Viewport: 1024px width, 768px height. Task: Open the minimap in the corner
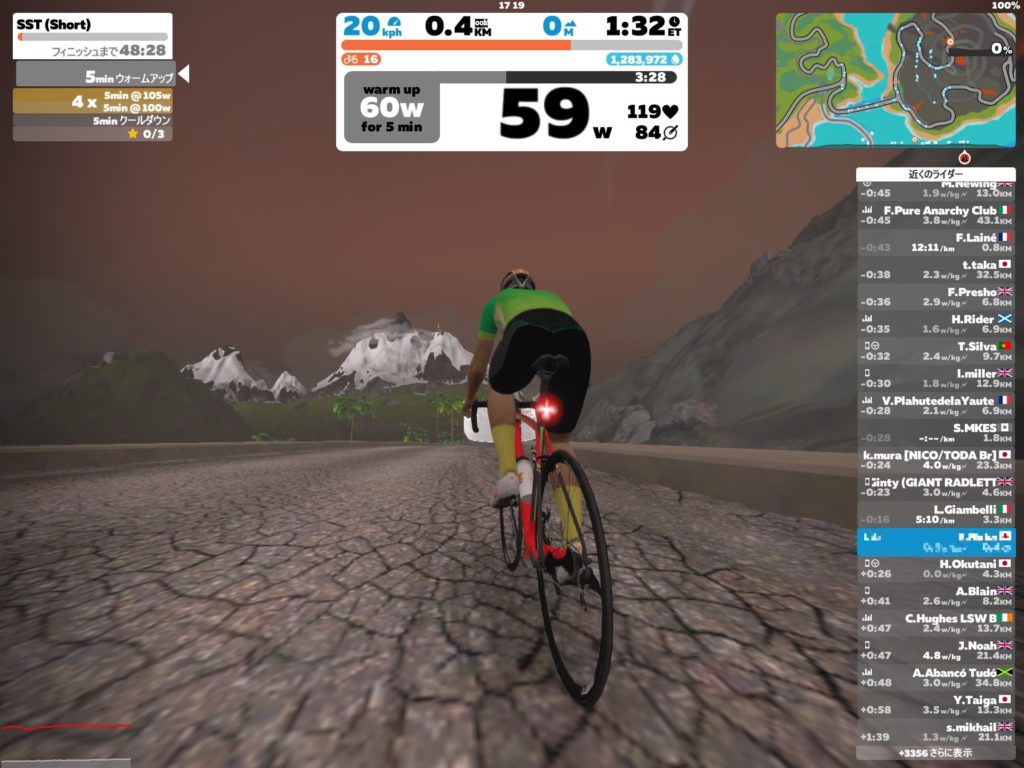click(895, 80)
